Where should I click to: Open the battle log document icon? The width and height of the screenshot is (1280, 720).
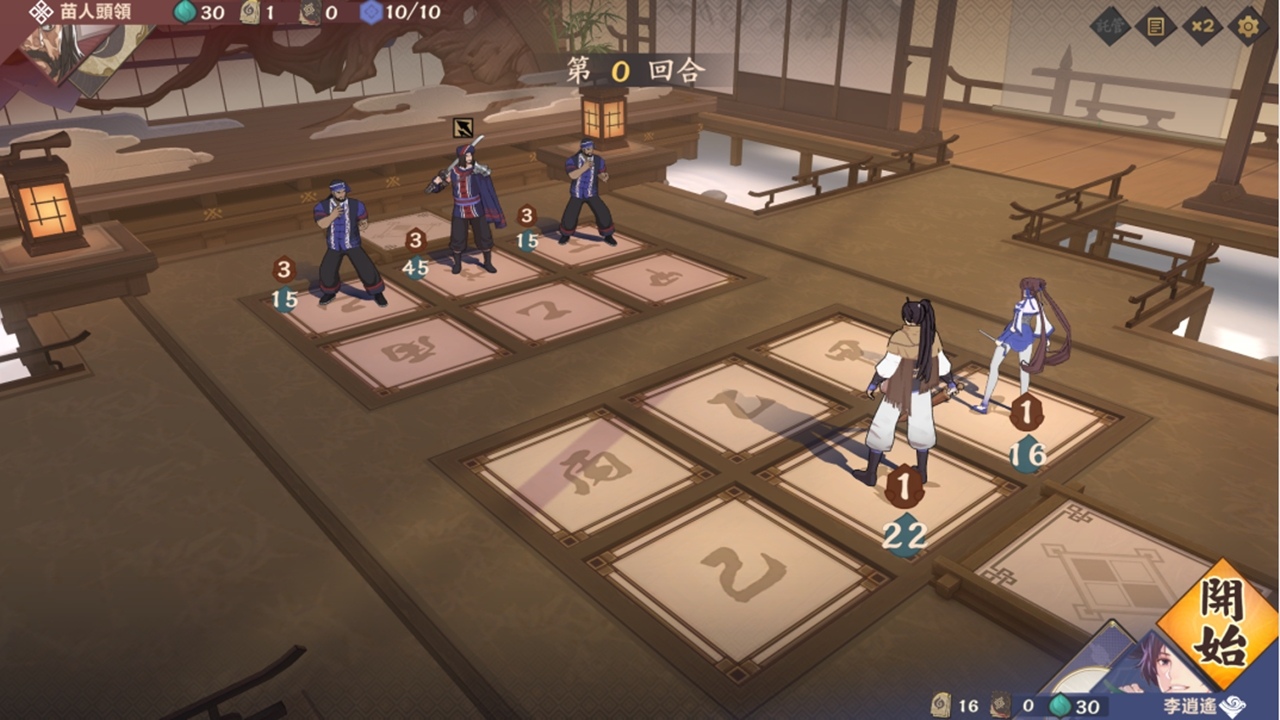pos(1156,26)
